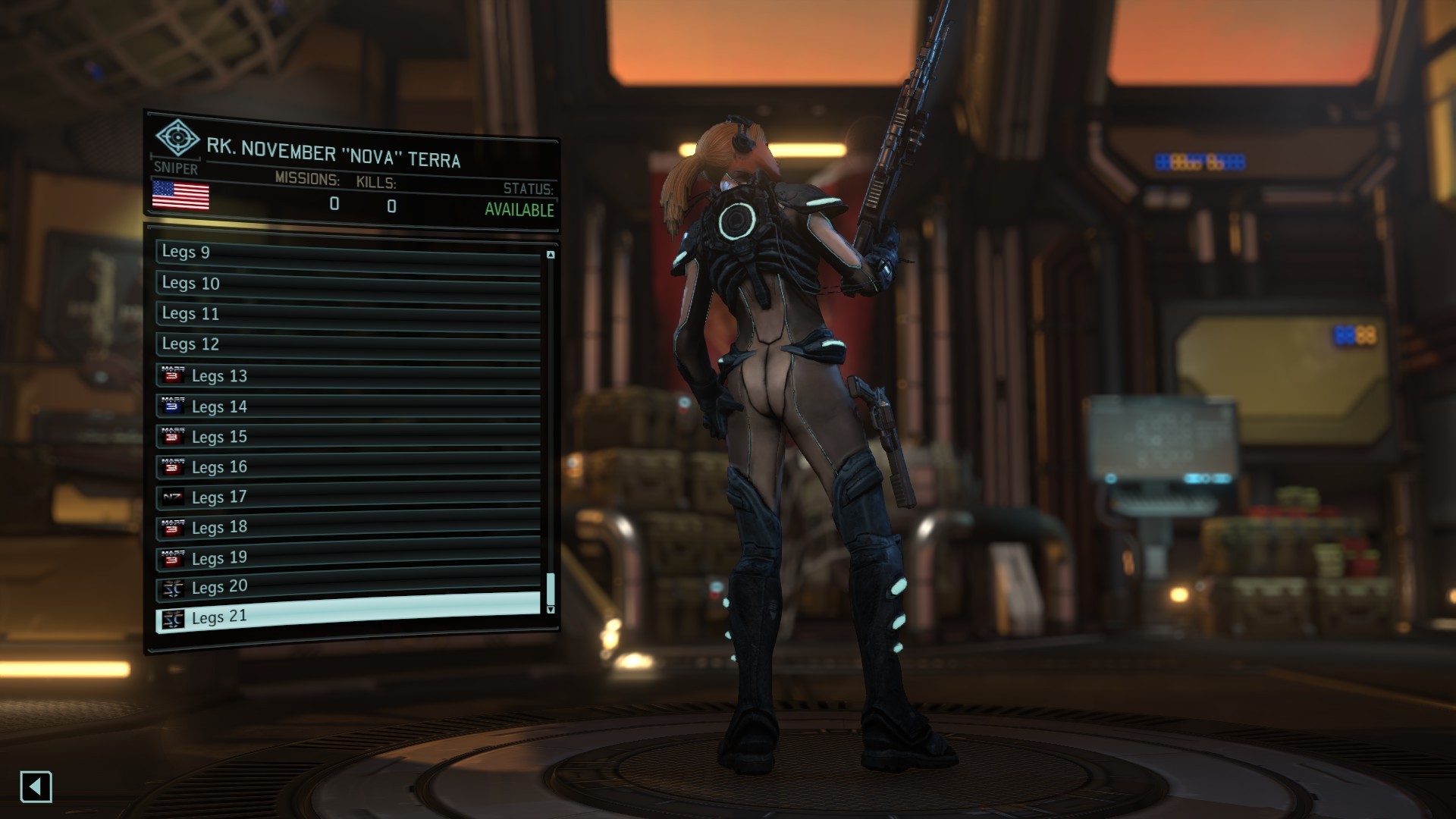The image size is (1456, 819).
Task: Select Legs 12 armor option
Action: 347,345
